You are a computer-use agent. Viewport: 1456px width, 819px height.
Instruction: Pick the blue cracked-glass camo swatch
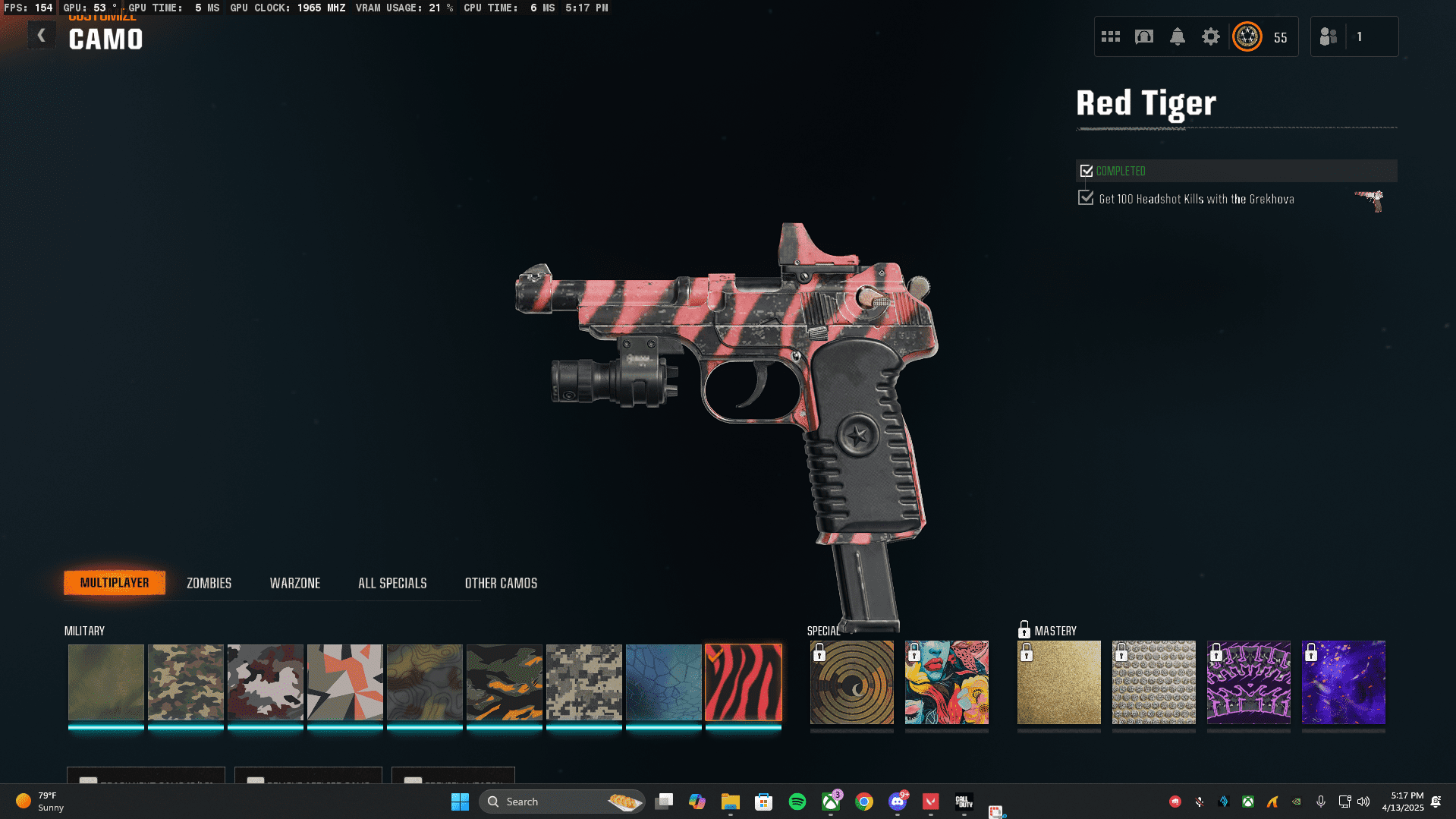pyautogui.click(x=663, y=682)
